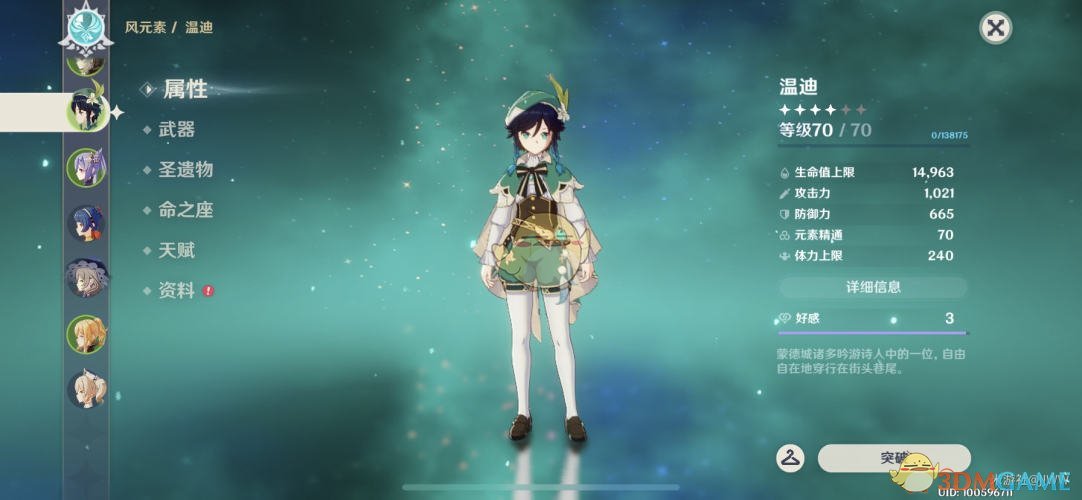
Task: Go to the 天赋 talents section
Action: click(176, 250)
